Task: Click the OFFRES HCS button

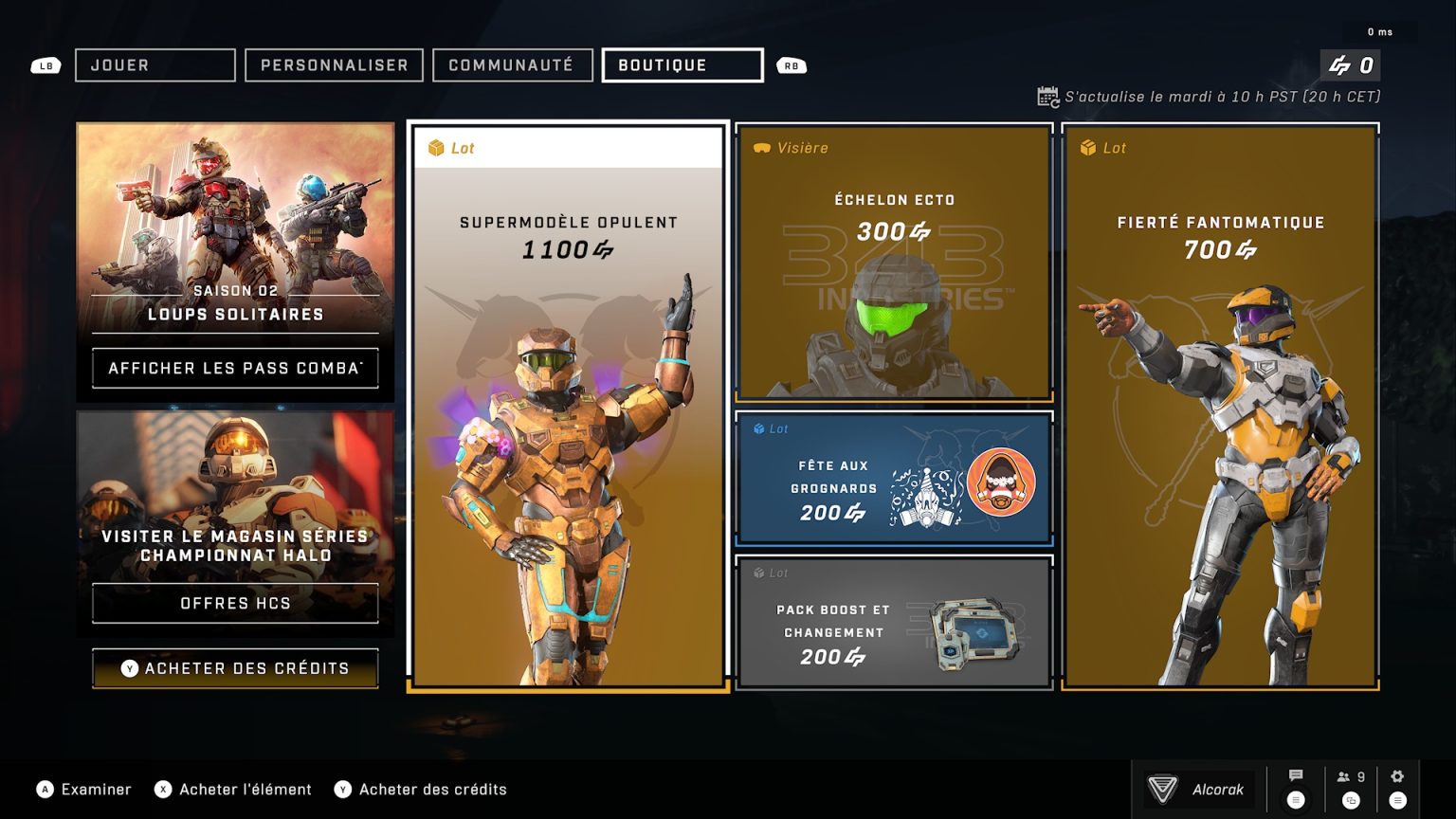Action: 234,603
